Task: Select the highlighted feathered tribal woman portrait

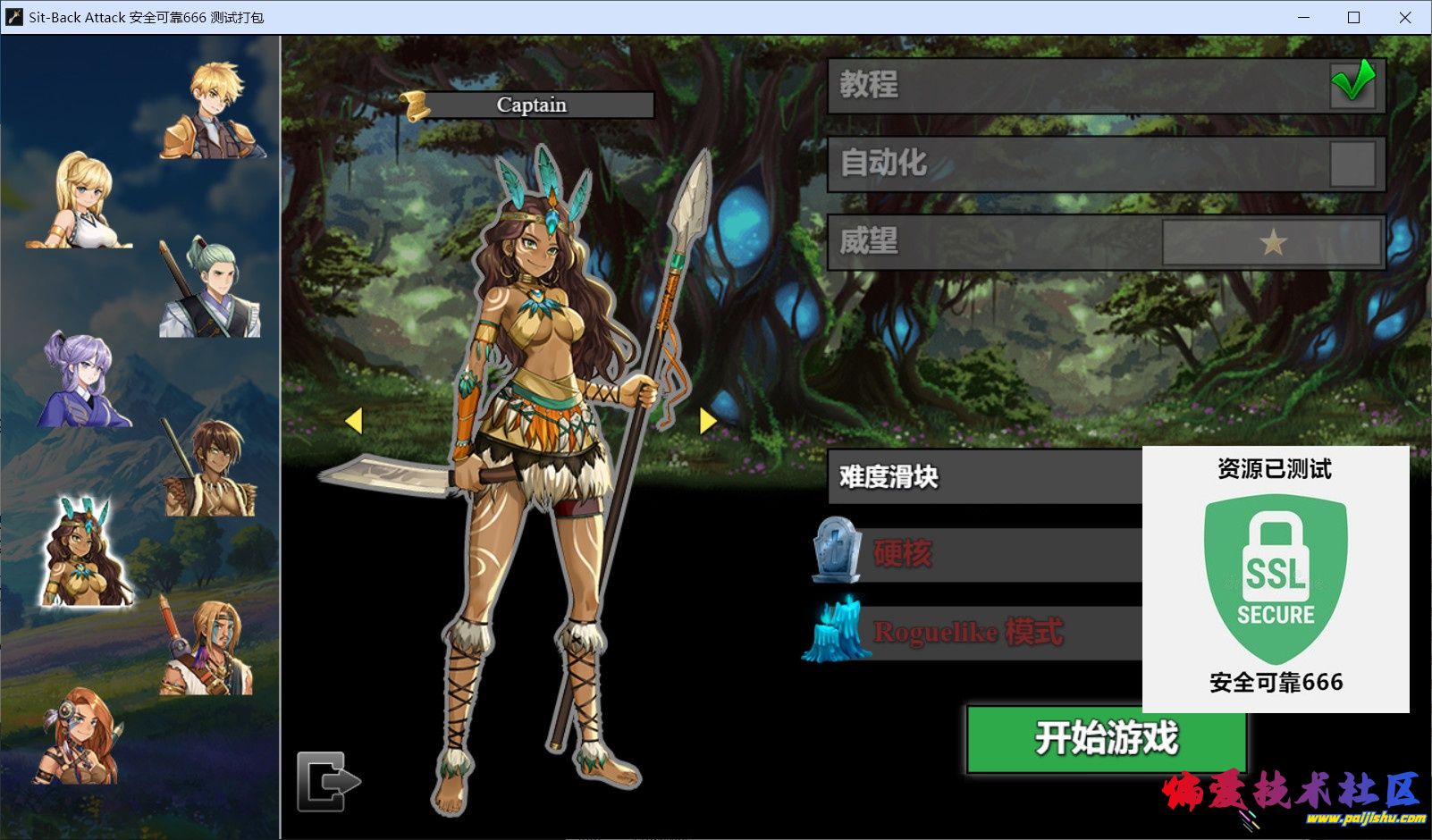Action: click(84, 554)
